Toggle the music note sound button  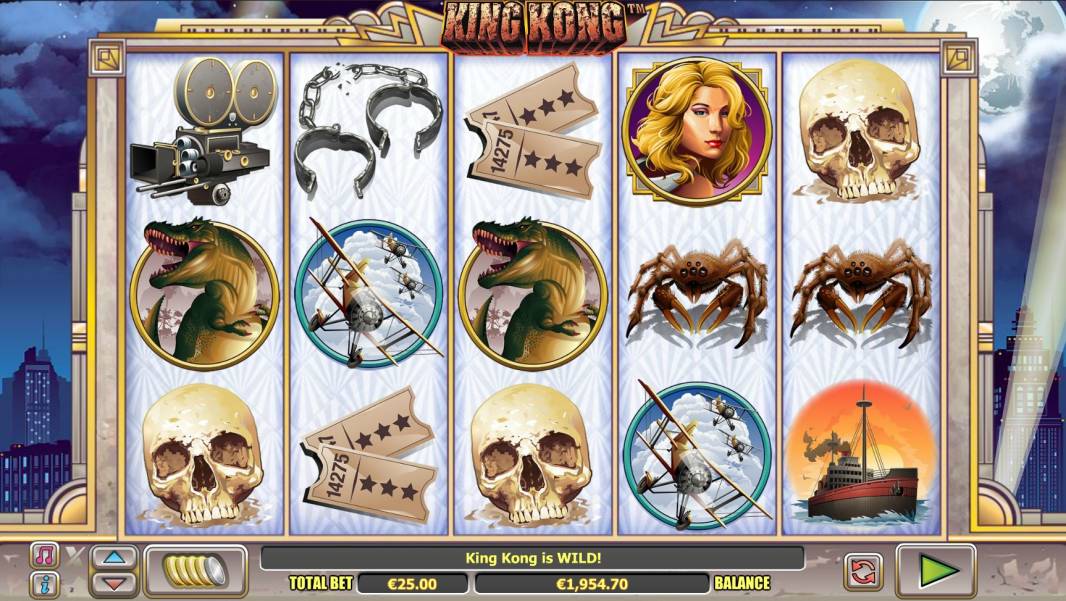point(43,556)
